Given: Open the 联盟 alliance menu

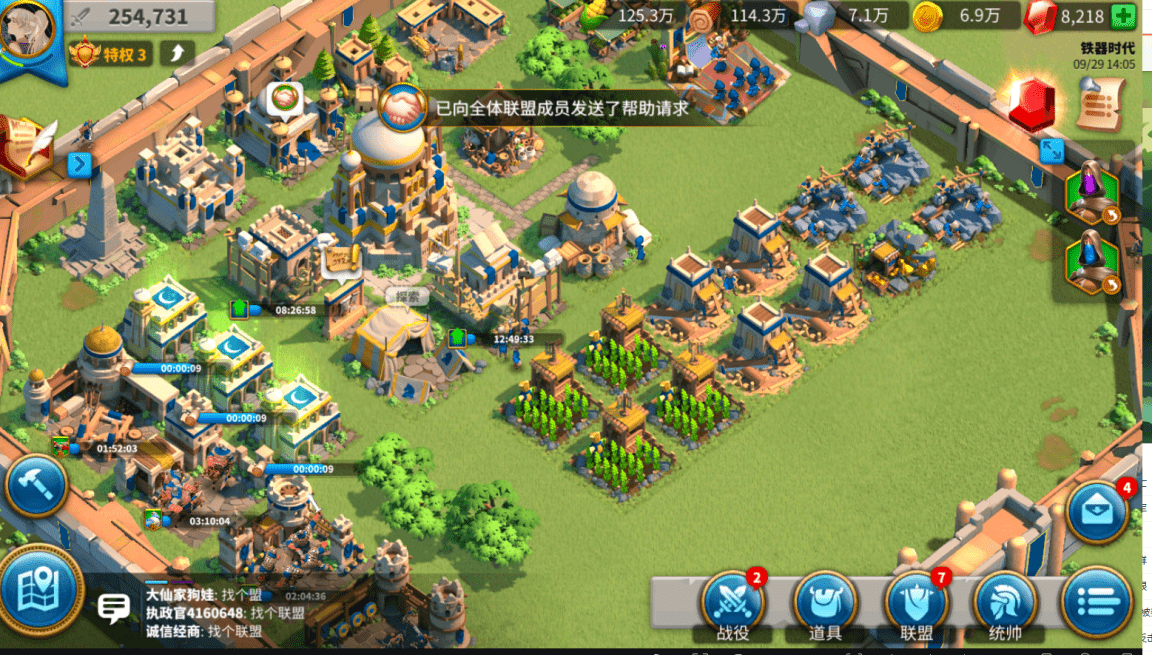Looking at the screenshot, I should pyautogui.click(x=916, y=602).
